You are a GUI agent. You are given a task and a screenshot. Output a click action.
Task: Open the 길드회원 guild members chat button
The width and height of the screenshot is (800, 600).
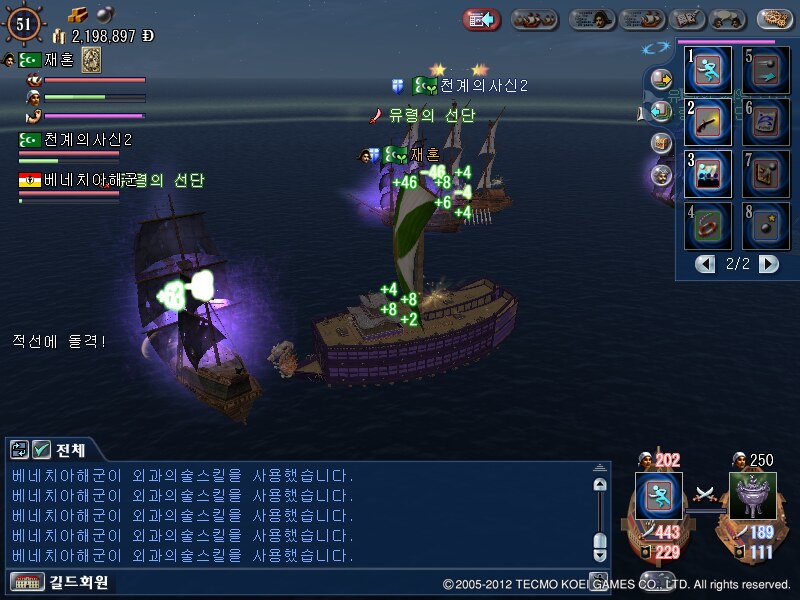pyautogui.click(x=60, y=582)
